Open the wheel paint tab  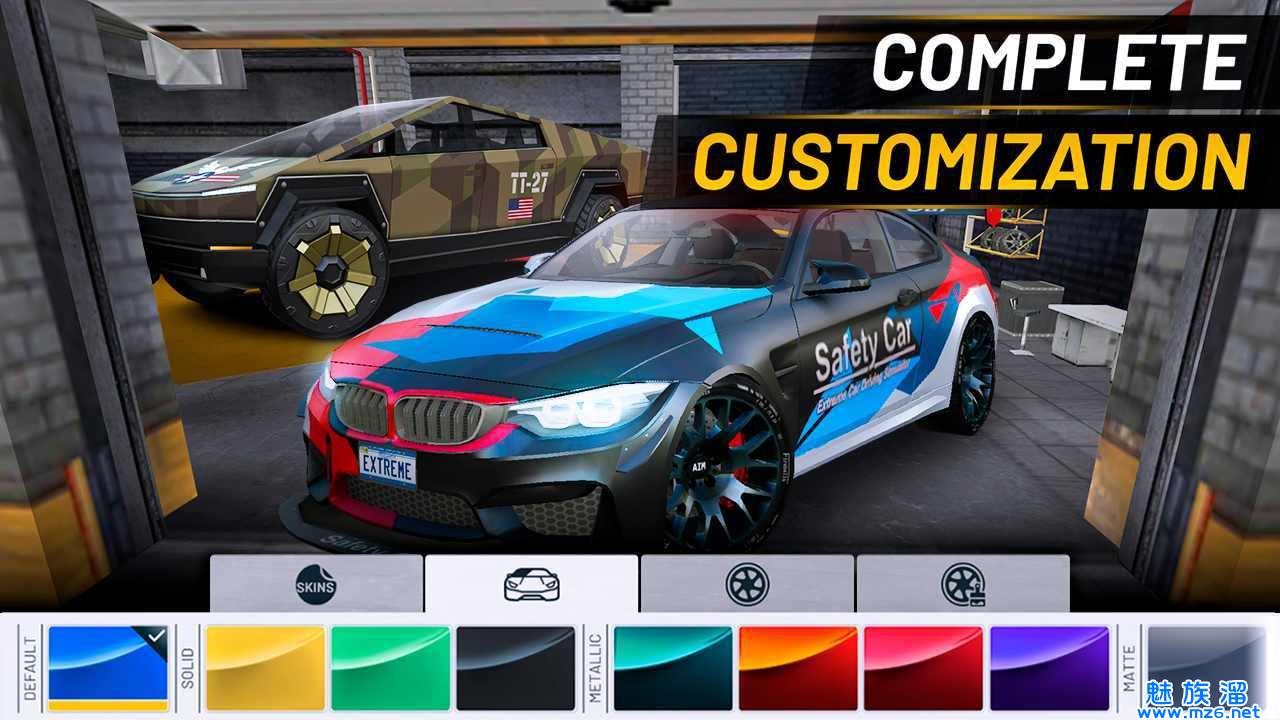pos(962,584)
